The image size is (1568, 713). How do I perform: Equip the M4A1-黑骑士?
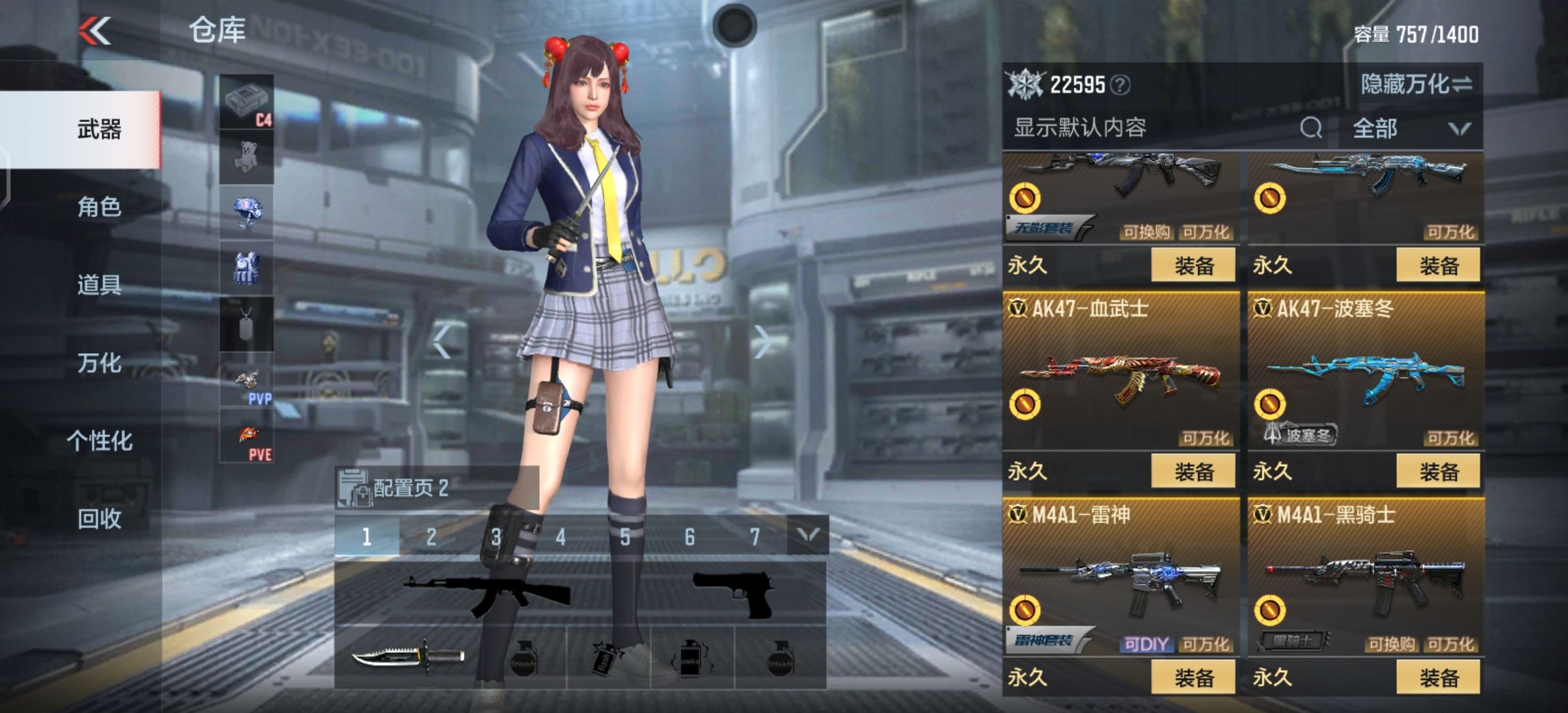[x=1439, y=677]
